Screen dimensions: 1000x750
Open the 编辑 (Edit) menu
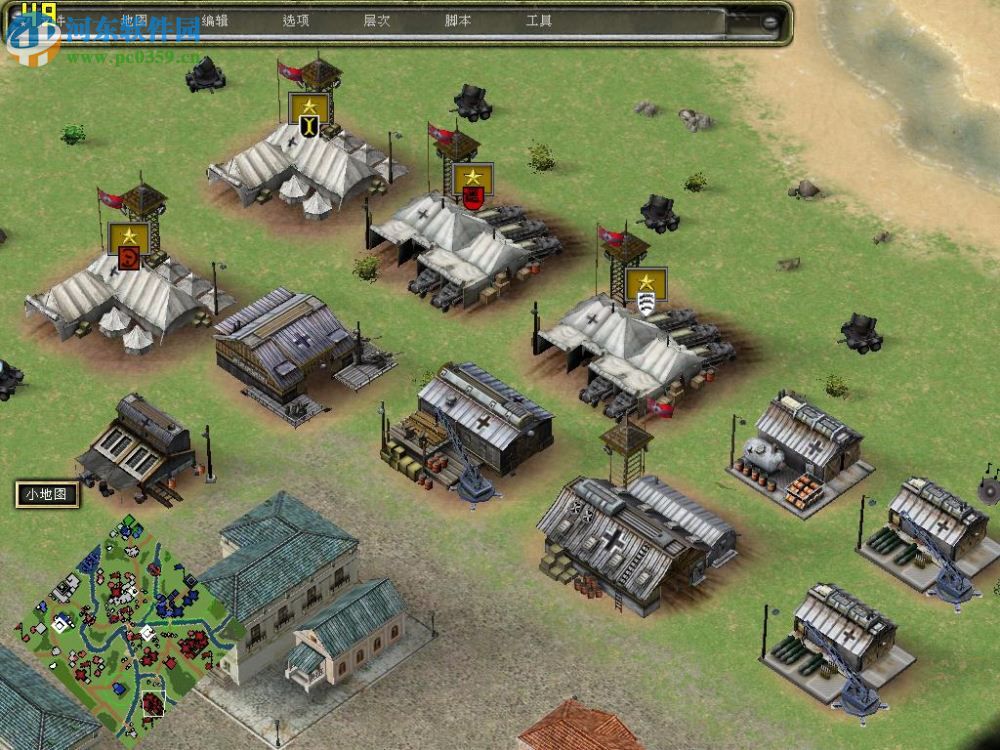coord(214,20)
